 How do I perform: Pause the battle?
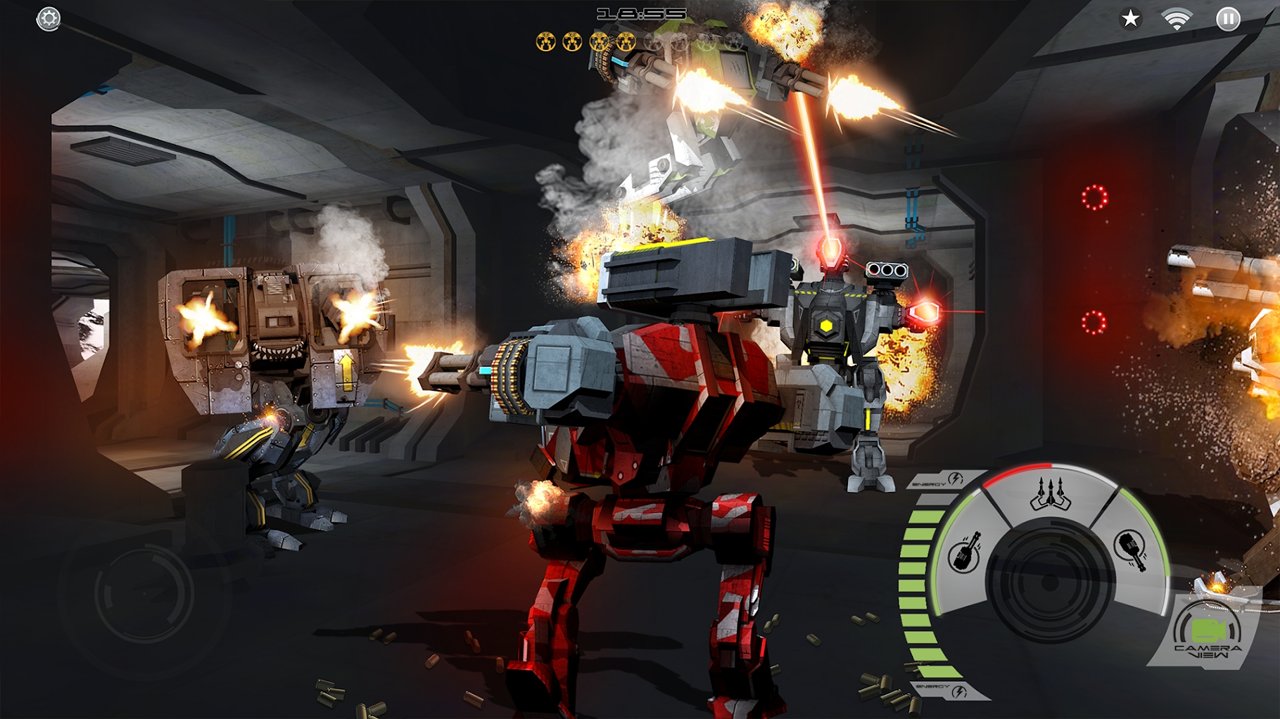click(x=1228, y=18)
